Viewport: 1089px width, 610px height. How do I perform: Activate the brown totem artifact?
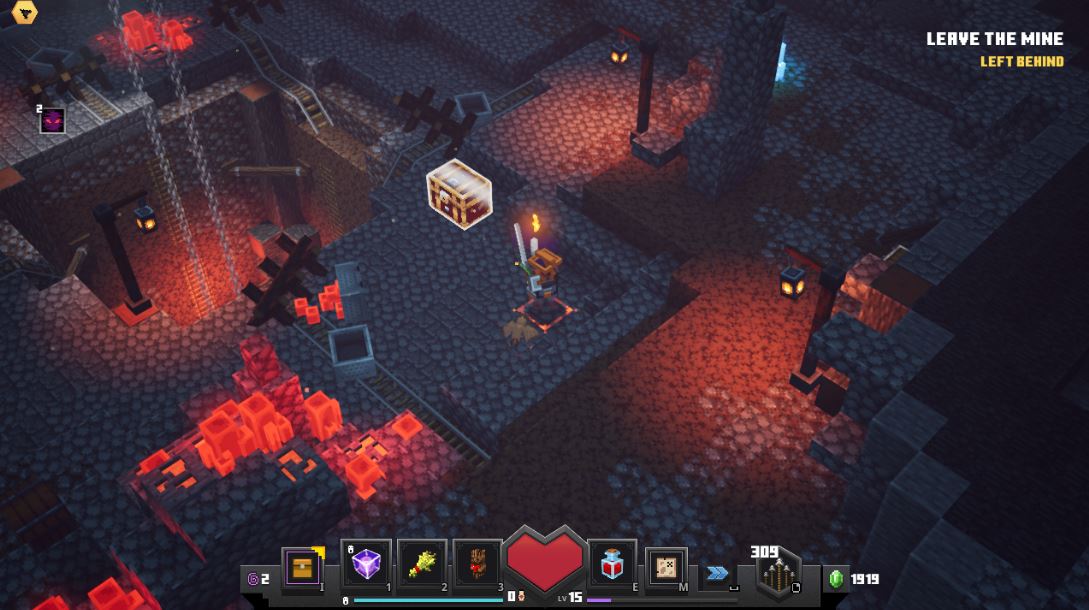477,565
